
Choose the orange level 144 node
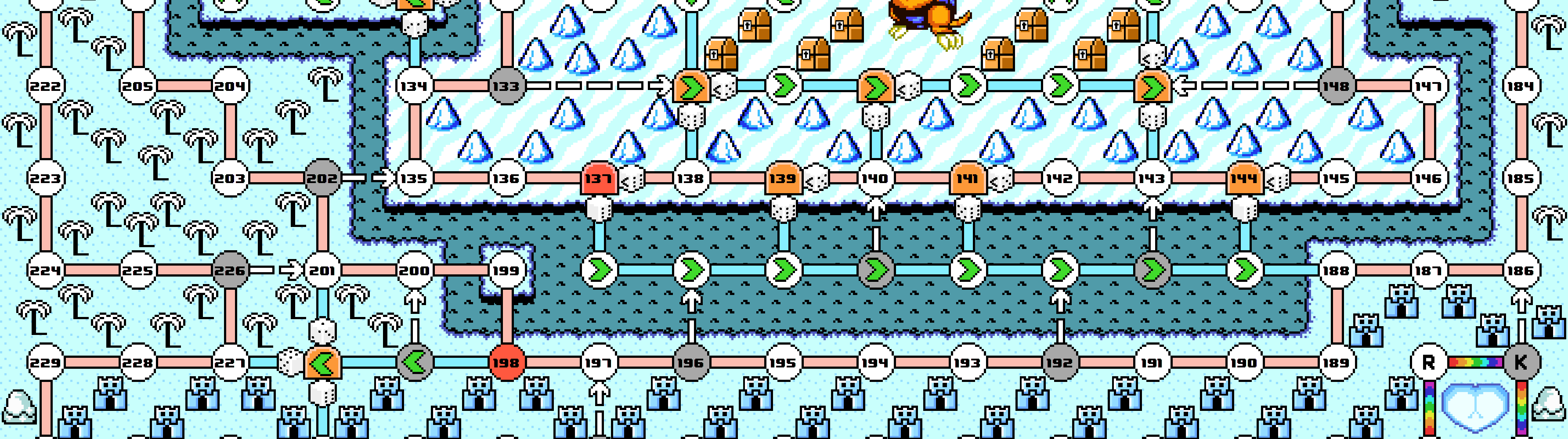(1243, 178)
